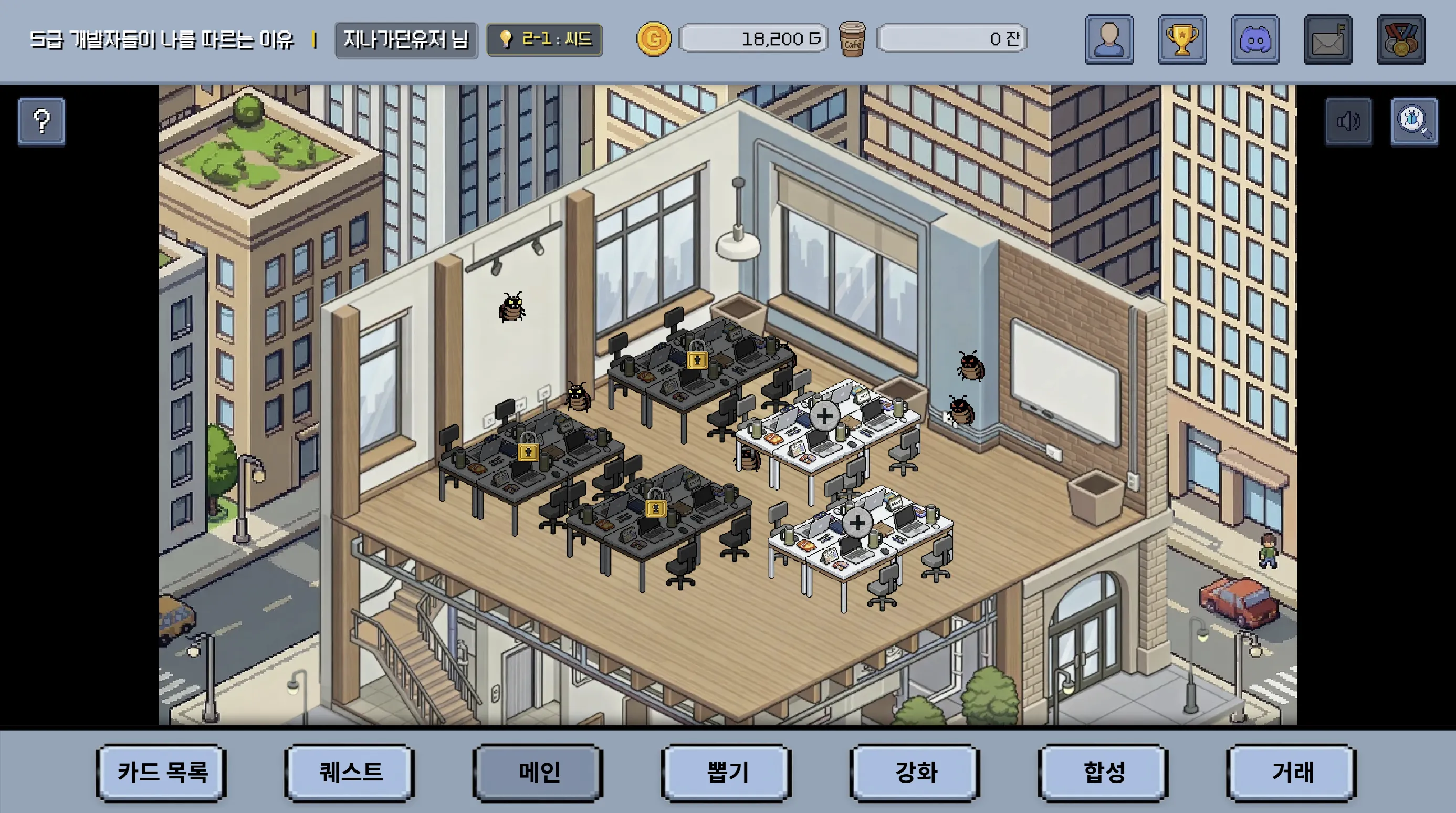Click the Café coffee cup icon
1456x813 pixels.
pos(852,39)
